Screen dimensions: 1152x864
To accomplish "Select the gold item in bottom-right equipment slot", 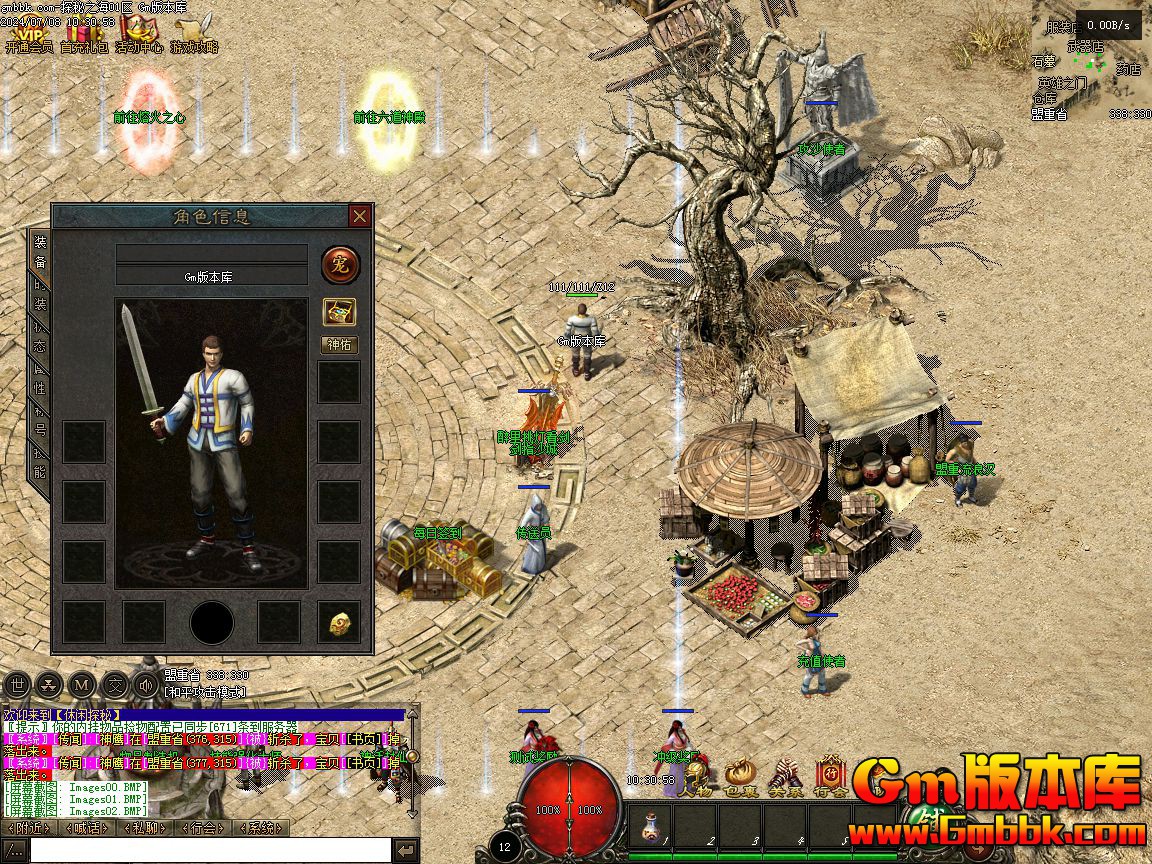I will (x=340, y=623).
